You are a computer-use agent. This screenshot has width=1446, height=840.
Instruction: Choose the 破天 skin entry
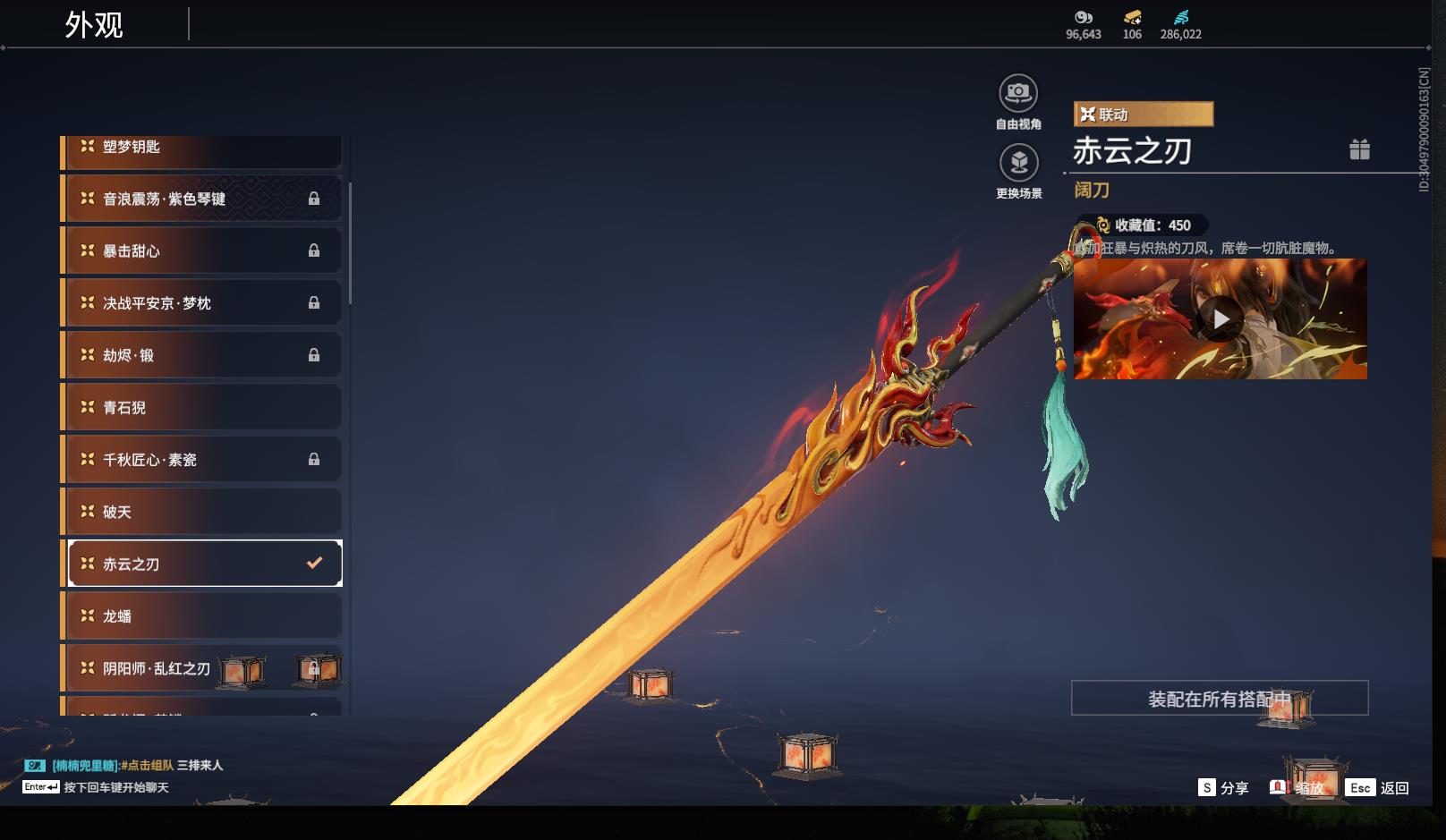click(203, 512)
